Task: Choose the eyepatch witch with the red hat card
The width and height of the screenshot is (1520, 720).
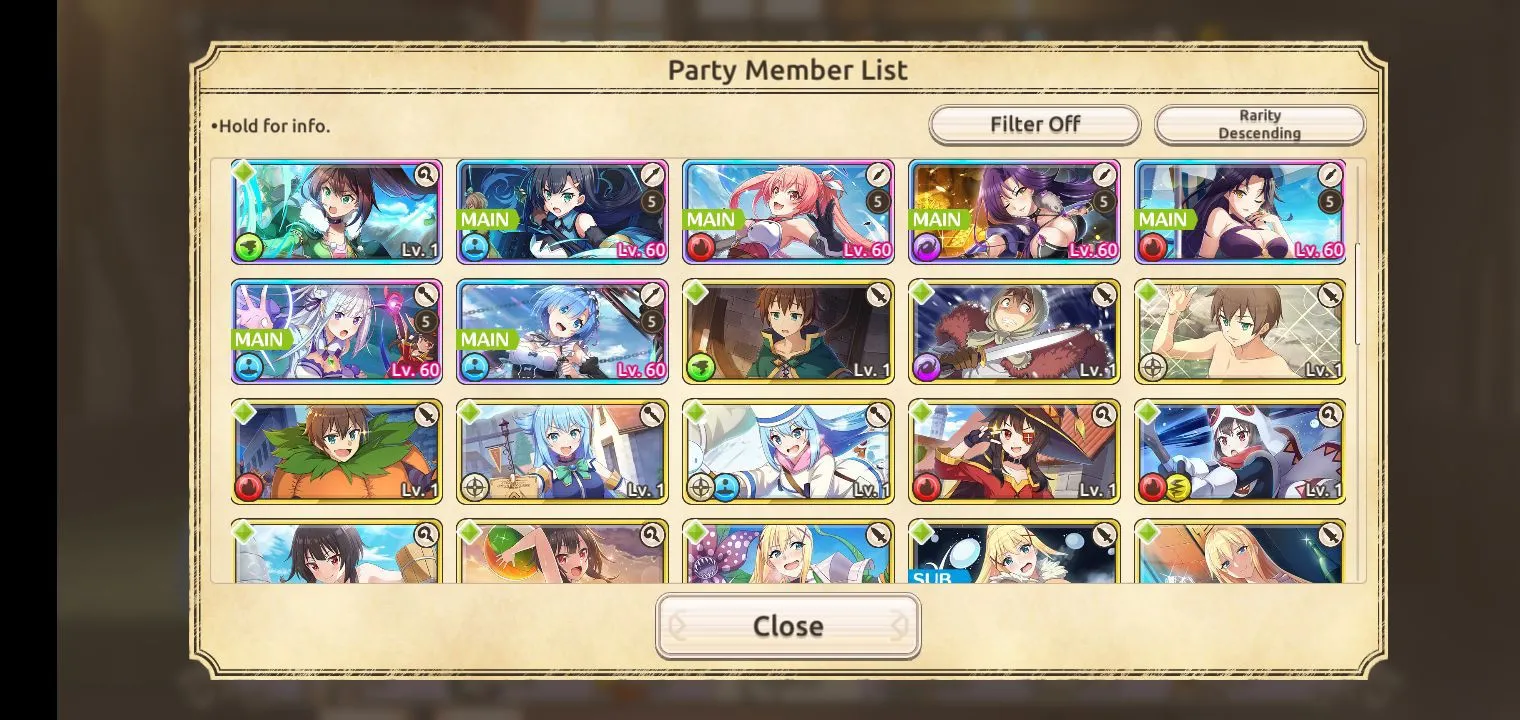Action: [1014, 451]
